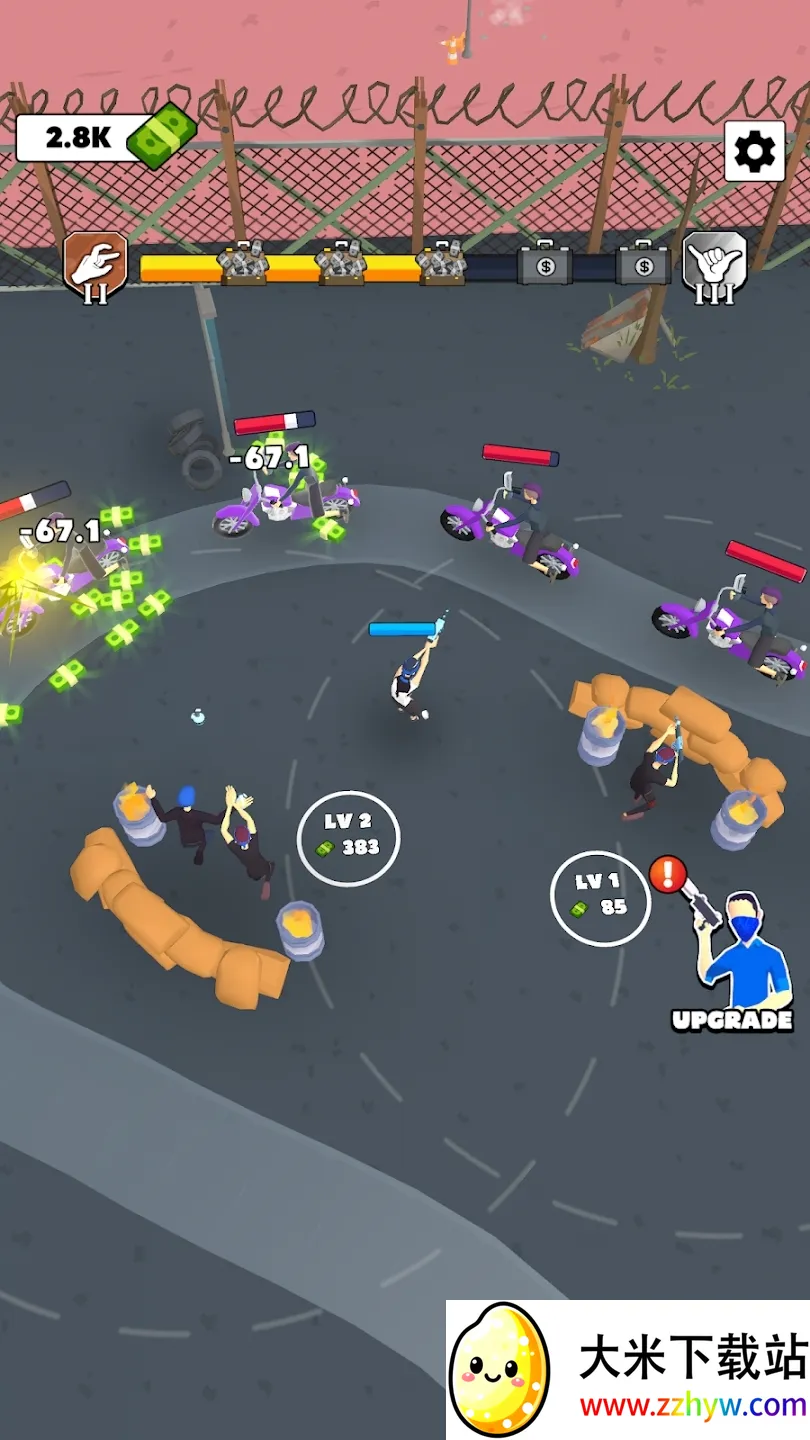The image size is (810, 1440).
Task: Open the settings gear menu
Action: pos(754,151)
